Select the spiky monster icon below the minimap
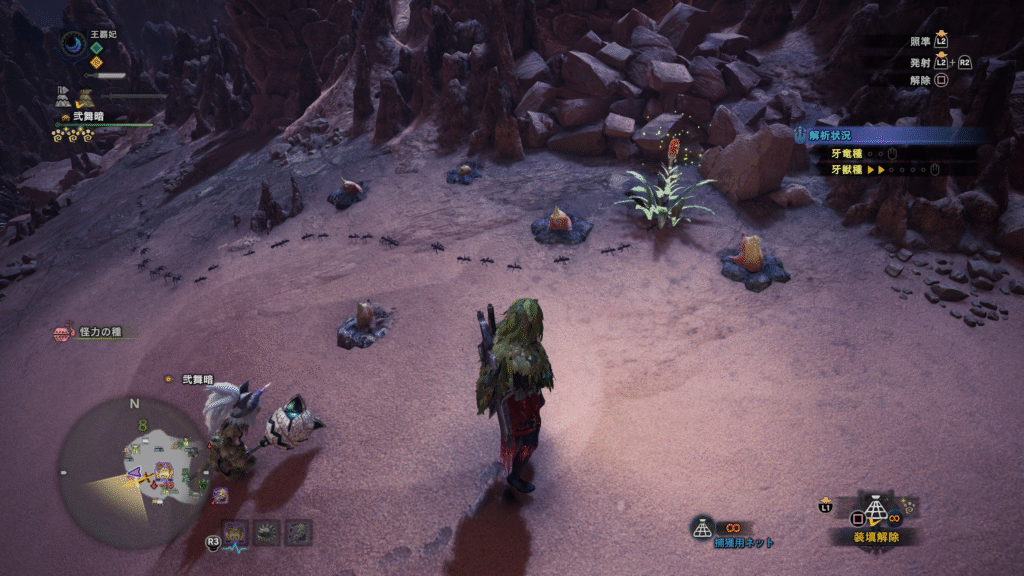Viewport: 1024px width, 576px height. tap(267, 532)
